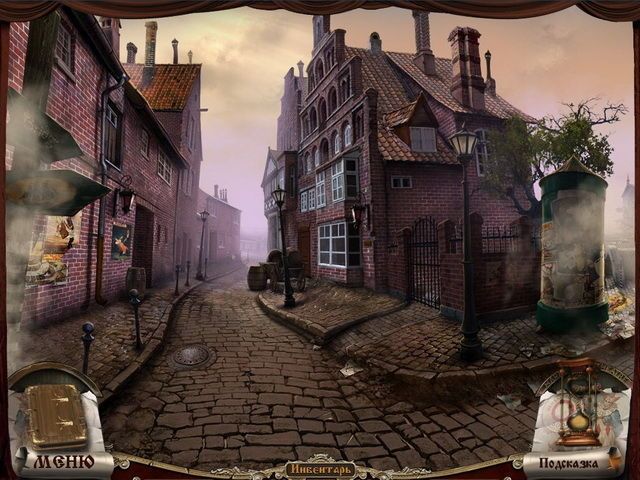Screen dimensions: 640x480
Task: Open the Меню button
Action: point(64,461)
